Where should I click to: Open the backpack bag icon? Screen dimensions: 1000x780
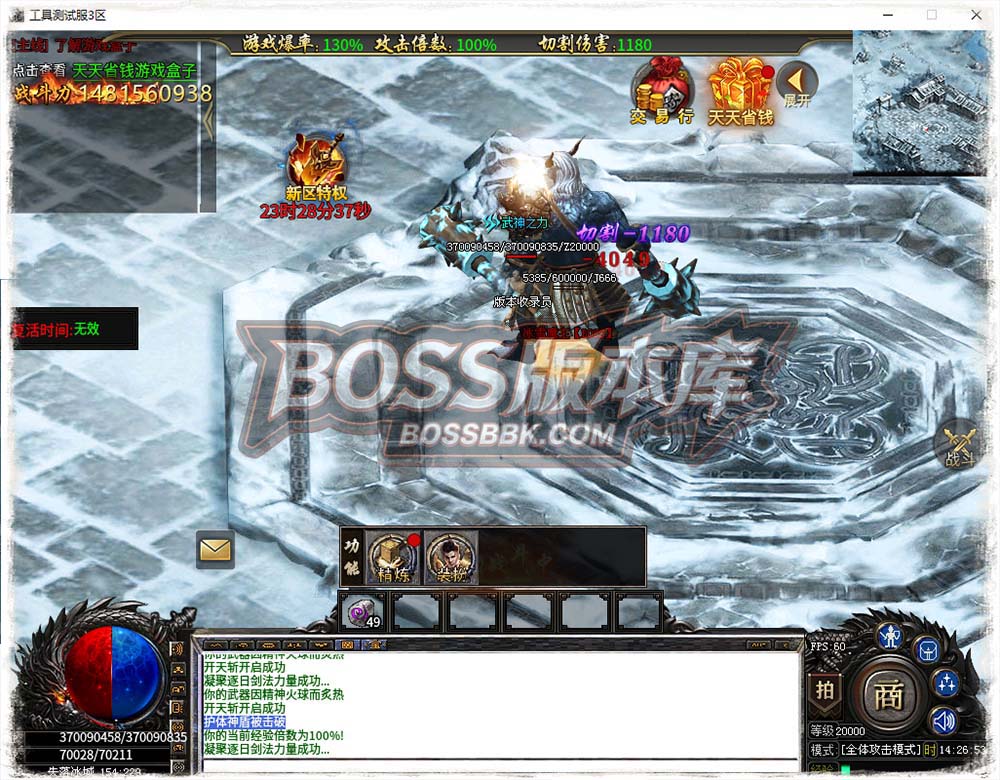(927, 650)
